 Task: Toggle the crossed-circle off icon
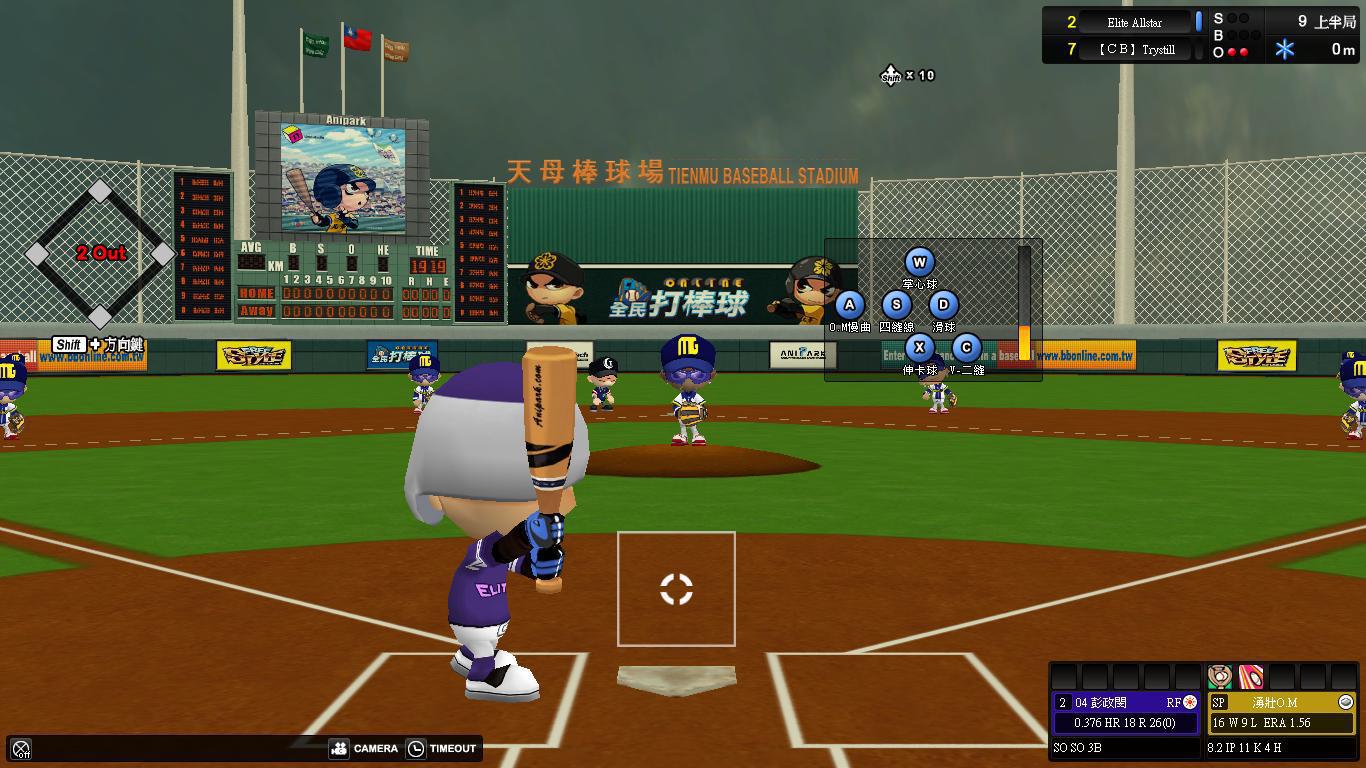[x=21, y=748]
